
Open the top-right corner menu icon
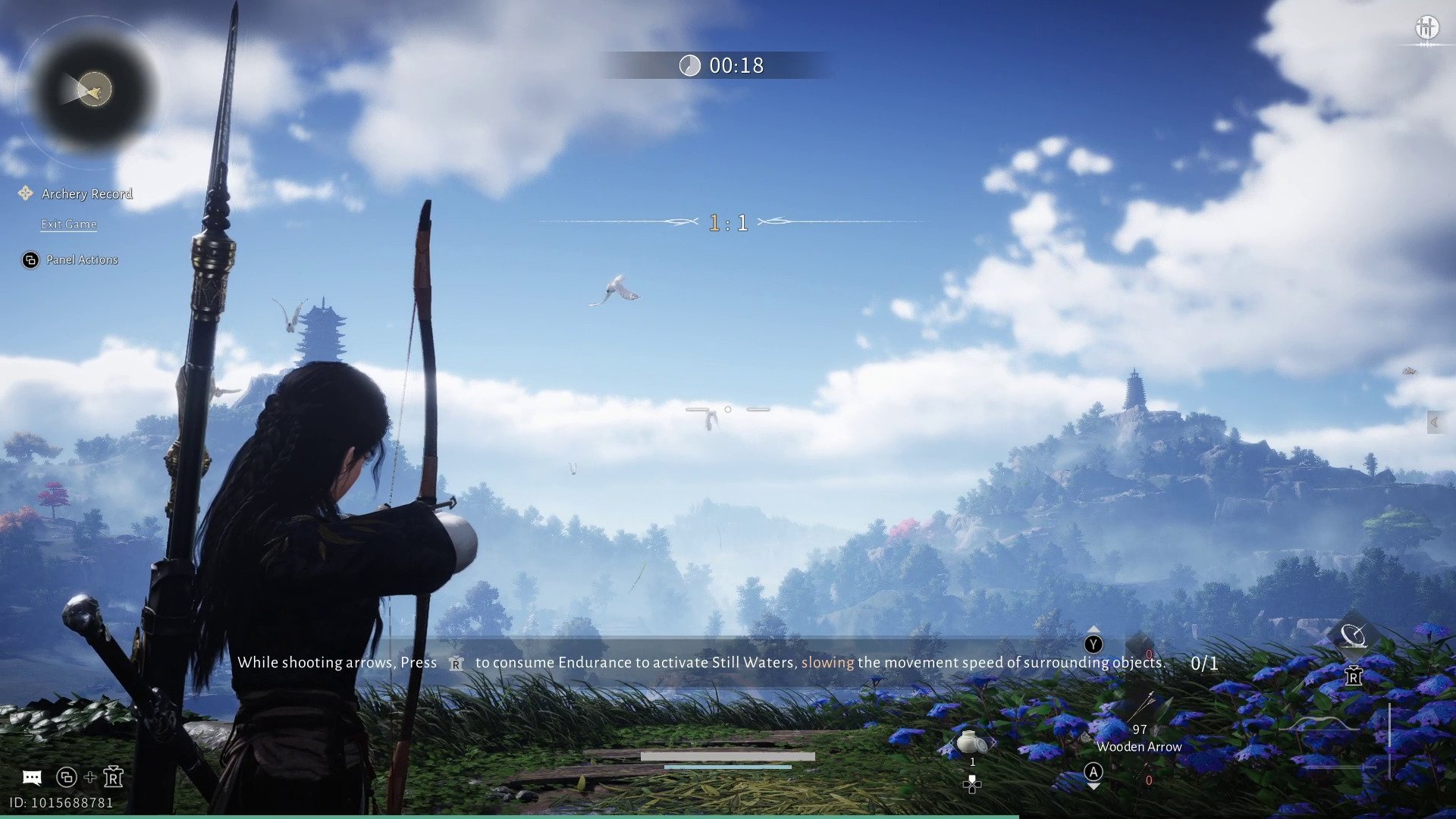pos(1426,28)
